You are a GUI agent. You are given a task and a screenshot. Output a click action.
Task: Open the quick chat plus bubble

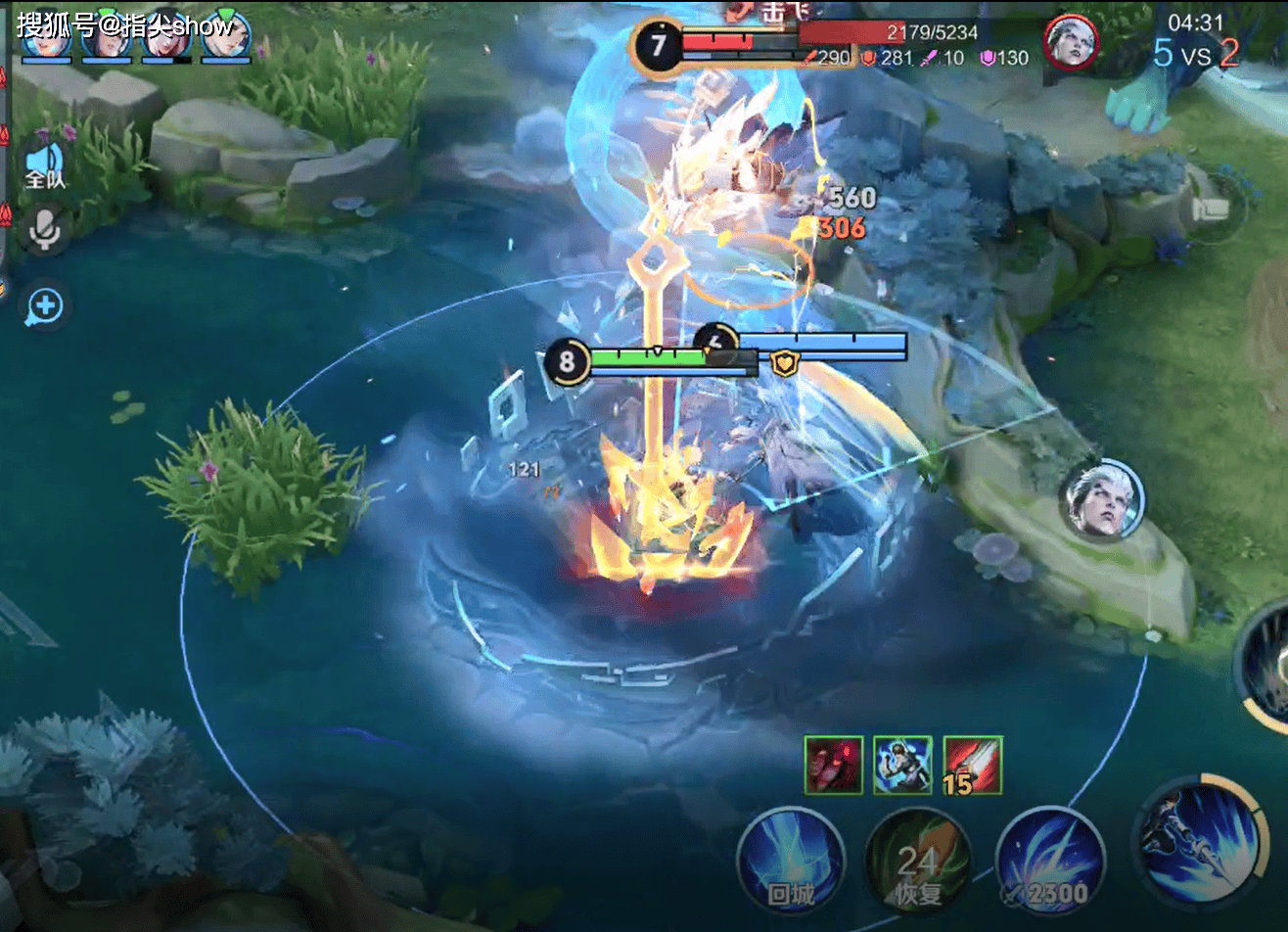click(45, 306)
